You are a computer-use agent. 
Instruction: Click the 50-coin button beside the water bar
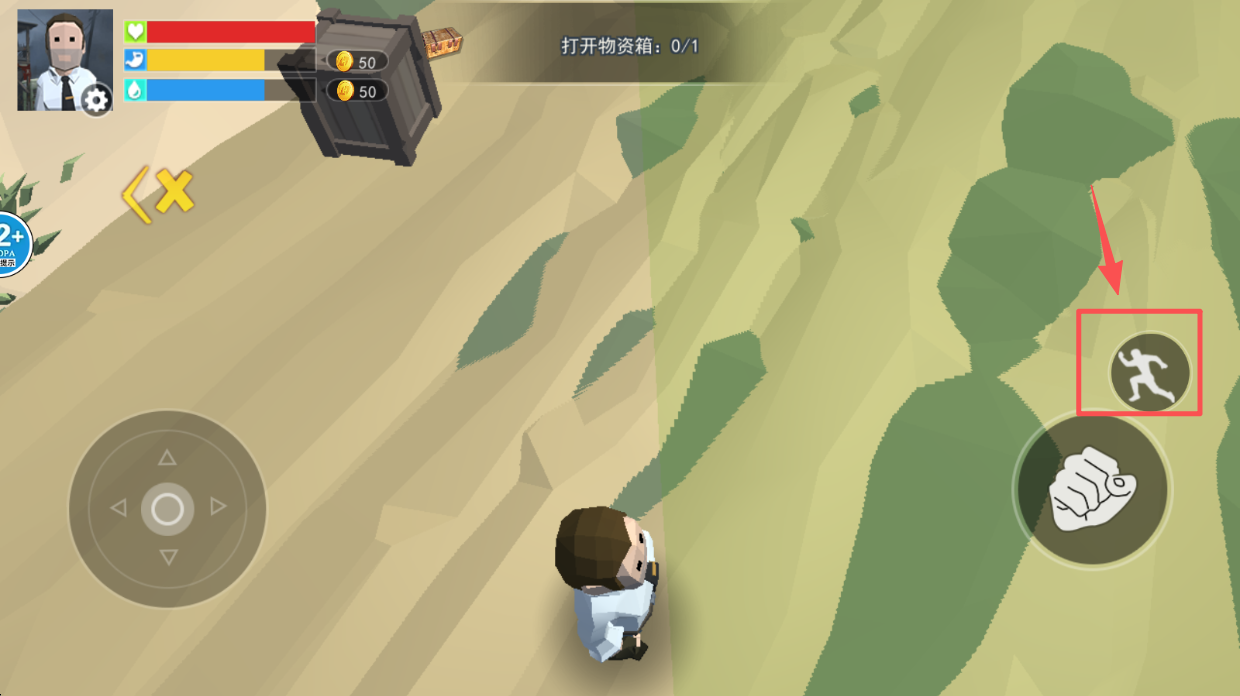[357, 91]
